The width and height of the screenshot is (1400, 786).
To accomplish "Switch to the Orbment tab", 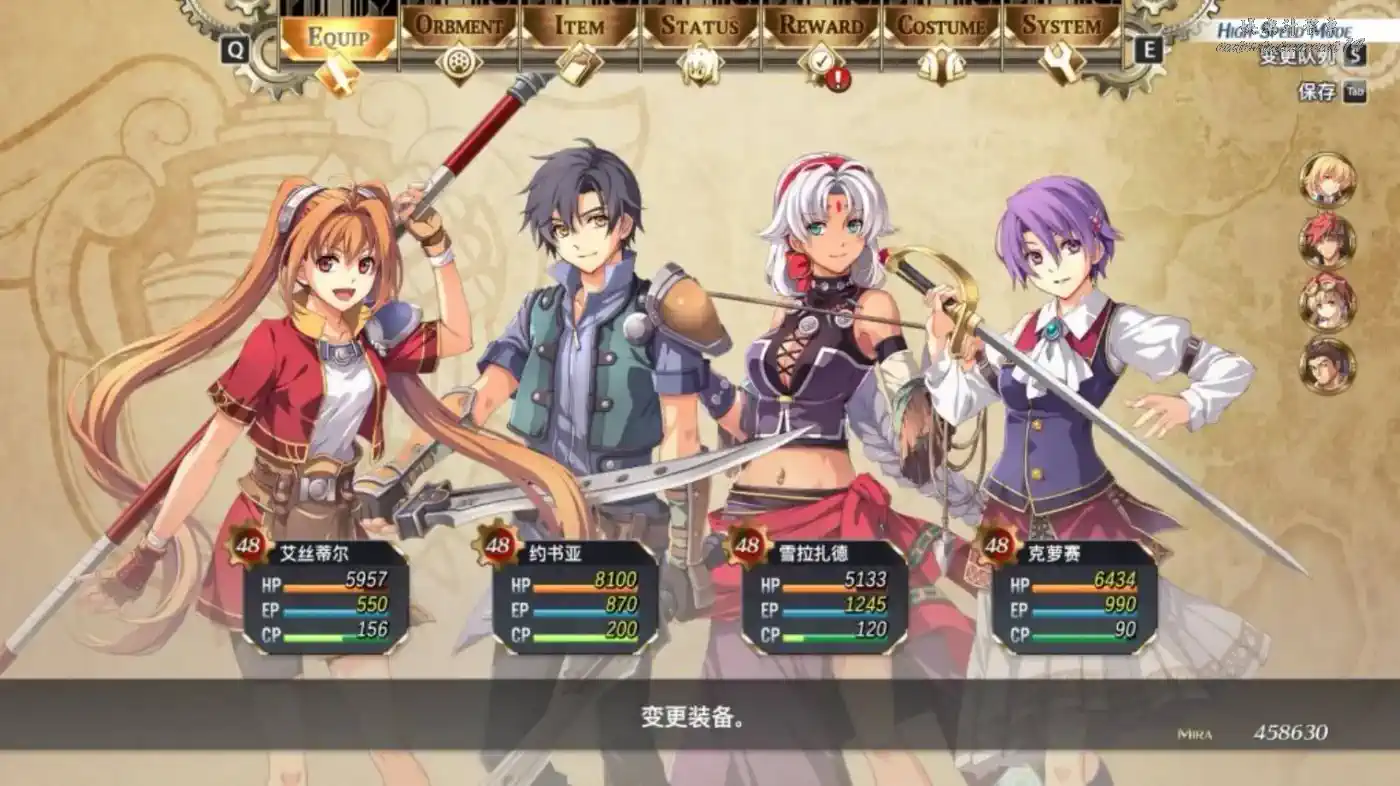I will coord(458,27).
